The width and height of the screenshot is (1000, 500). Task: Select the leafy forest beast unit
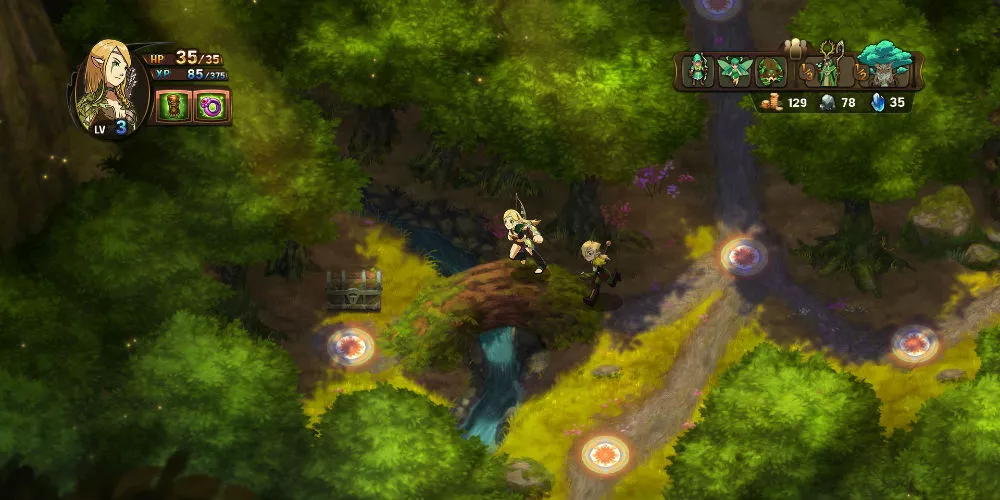[x=769, y=72]
